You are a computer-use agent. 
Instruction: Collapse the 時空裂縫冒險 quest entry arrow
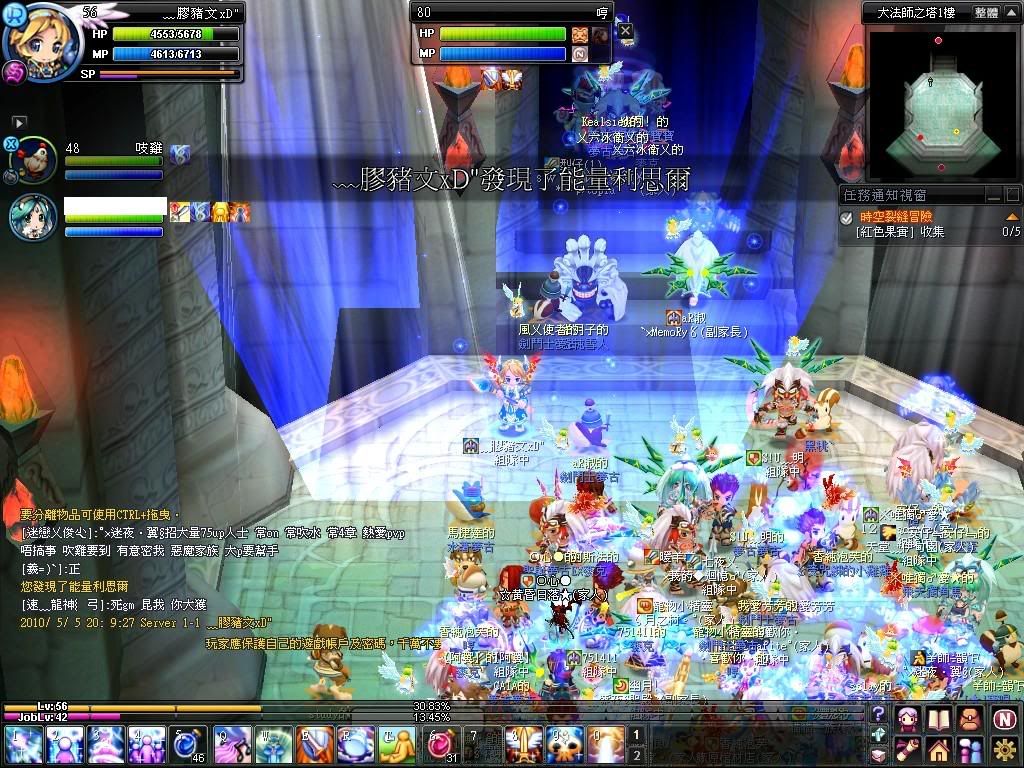click(x=1012, y=216)
